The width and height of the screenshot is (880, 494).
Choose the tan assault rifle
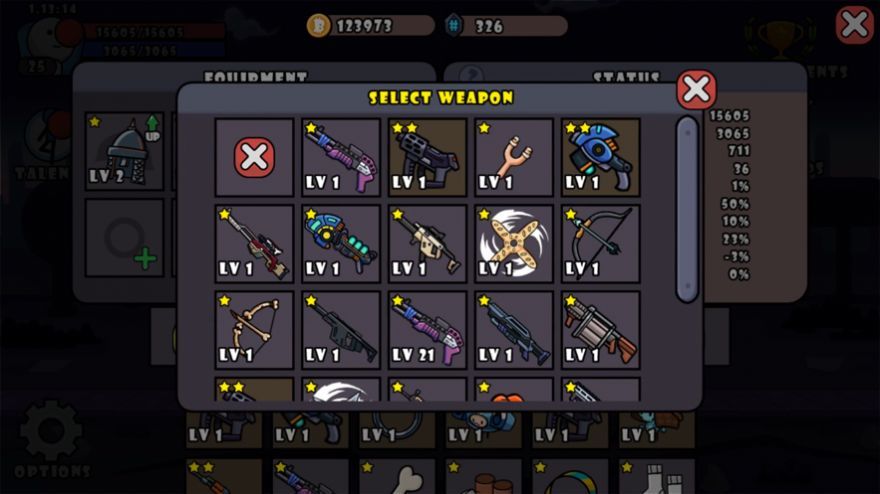click(427, 244)
